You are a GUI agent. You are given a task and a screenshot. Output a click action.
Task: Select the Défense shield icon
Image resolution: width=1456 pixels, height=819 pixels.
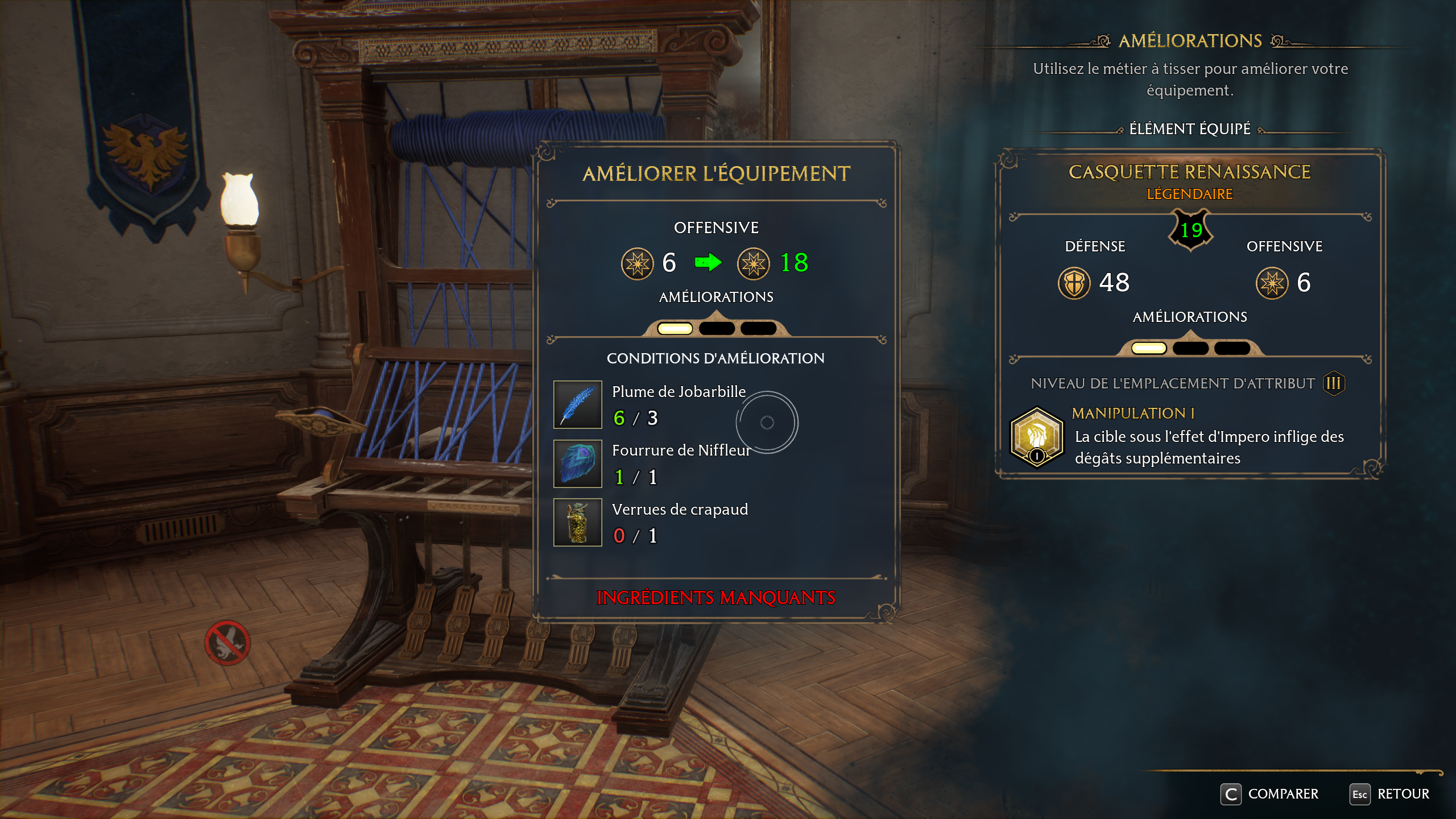pos(1074,283)
